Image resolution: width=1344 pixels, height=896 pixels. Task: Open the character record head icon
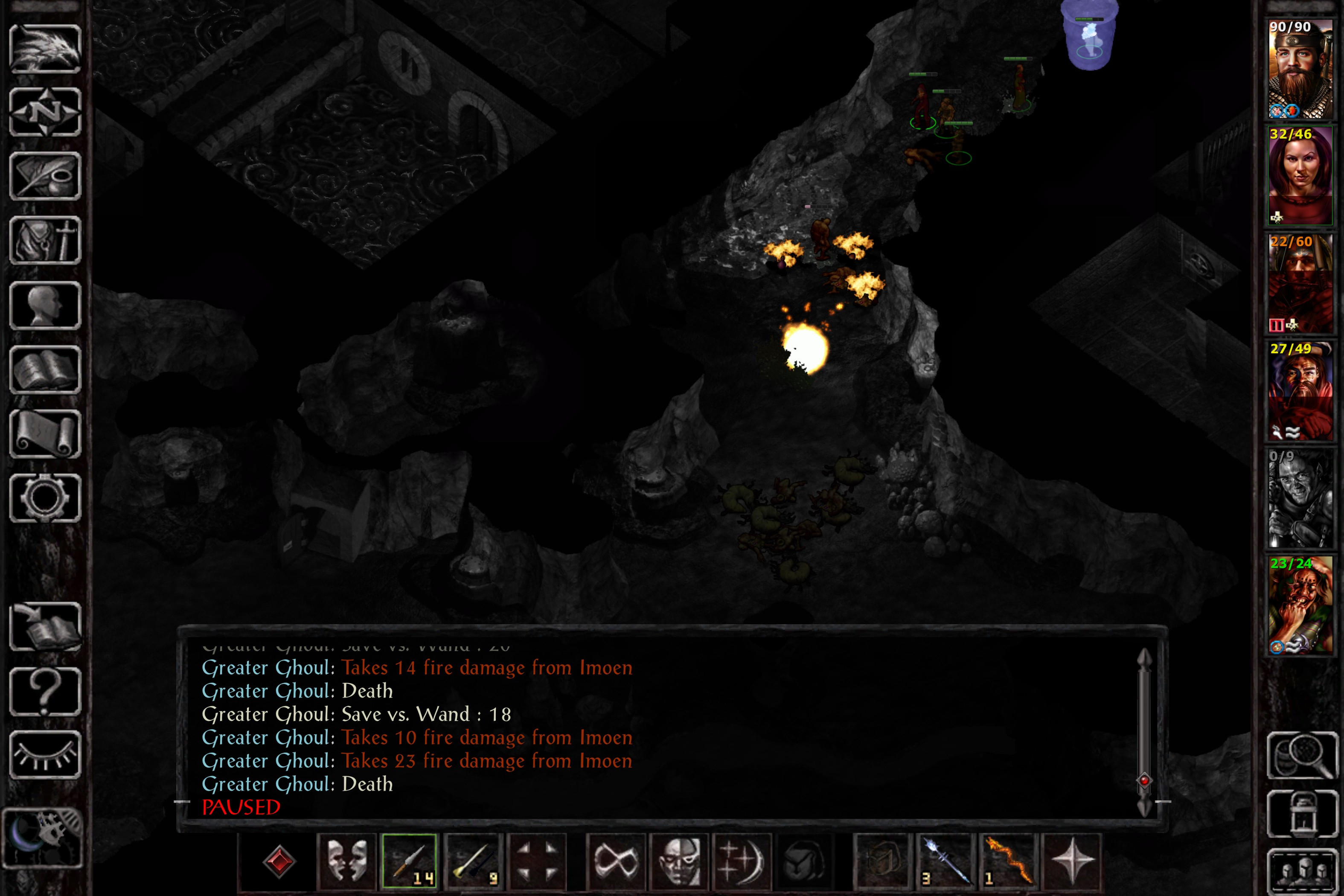point(45,305)
